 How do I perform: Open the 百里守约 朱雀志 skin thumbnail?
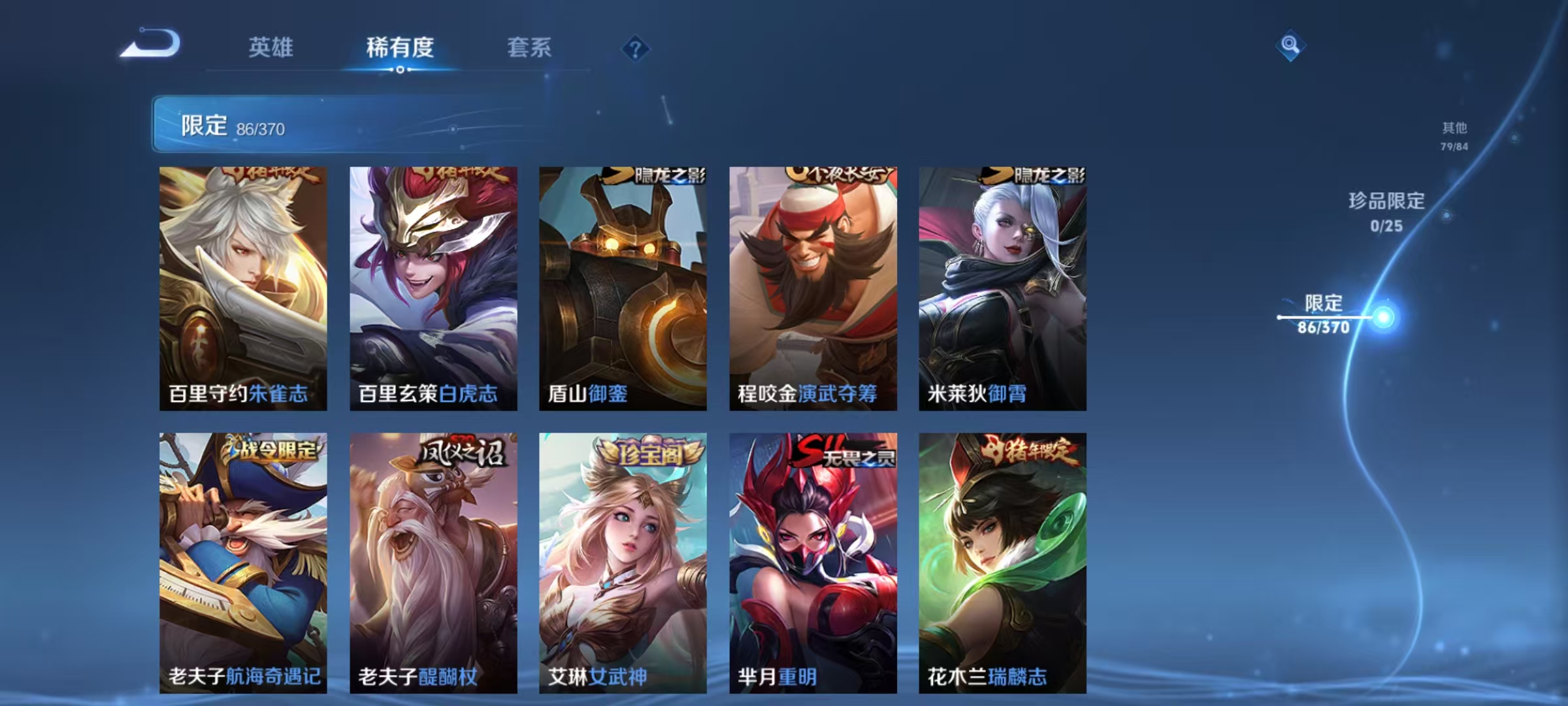(242, 288)
